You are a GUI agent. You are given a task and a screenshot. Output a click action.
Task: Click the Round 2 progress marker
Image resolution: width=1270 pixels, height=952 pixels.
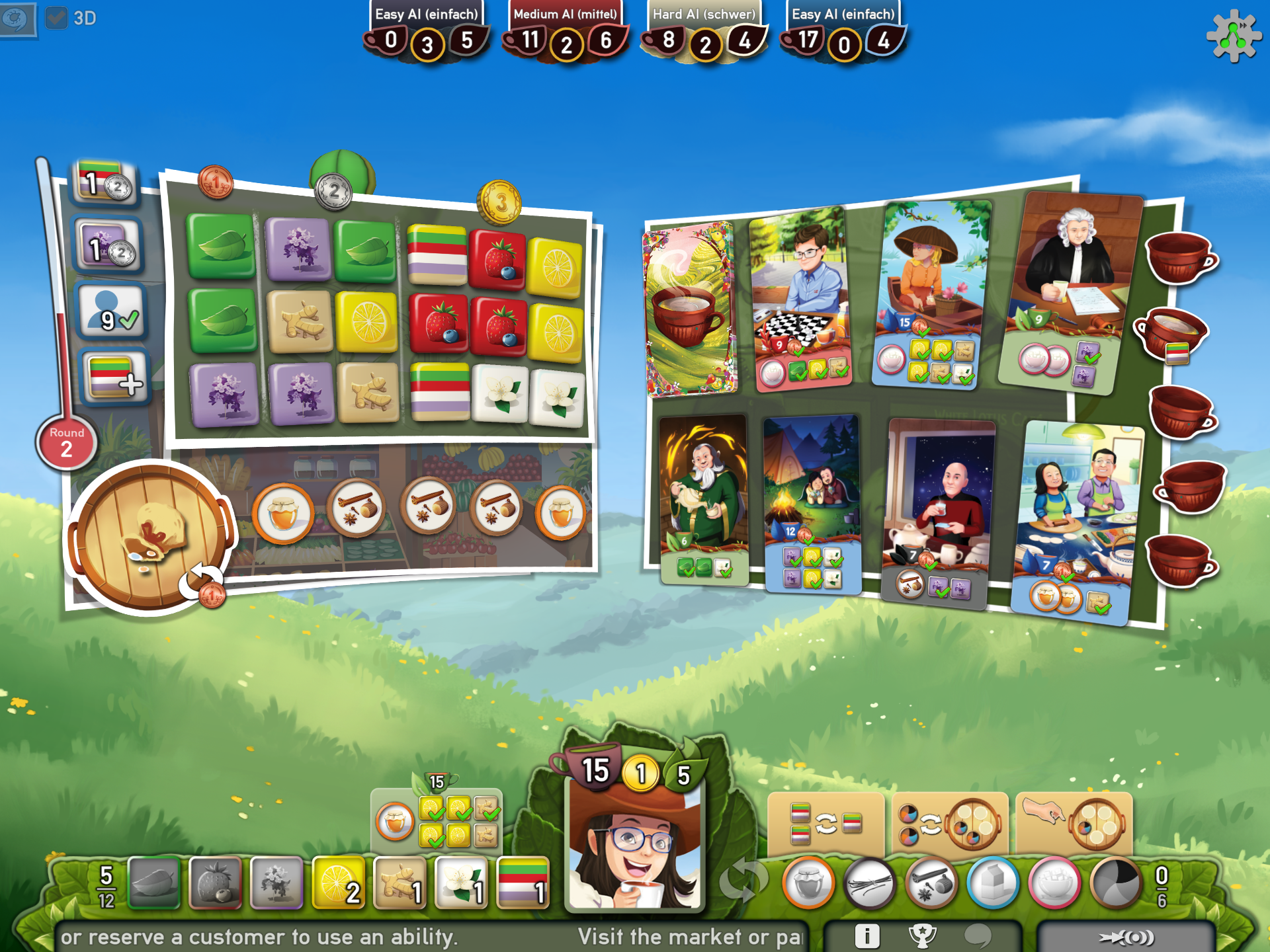point(66,442)
